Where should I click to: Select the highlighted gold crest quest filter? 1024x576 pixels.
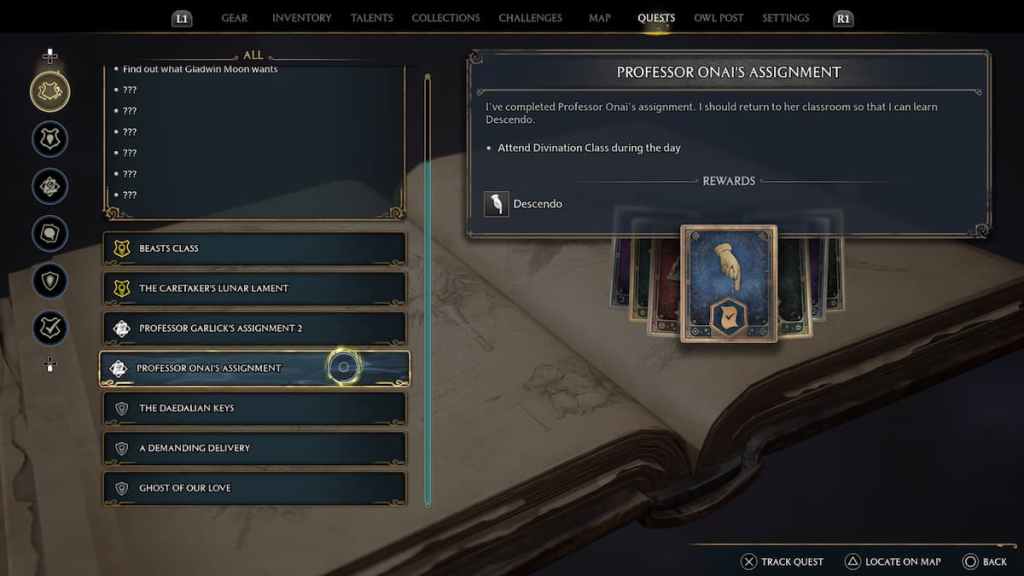coord(50,92)
